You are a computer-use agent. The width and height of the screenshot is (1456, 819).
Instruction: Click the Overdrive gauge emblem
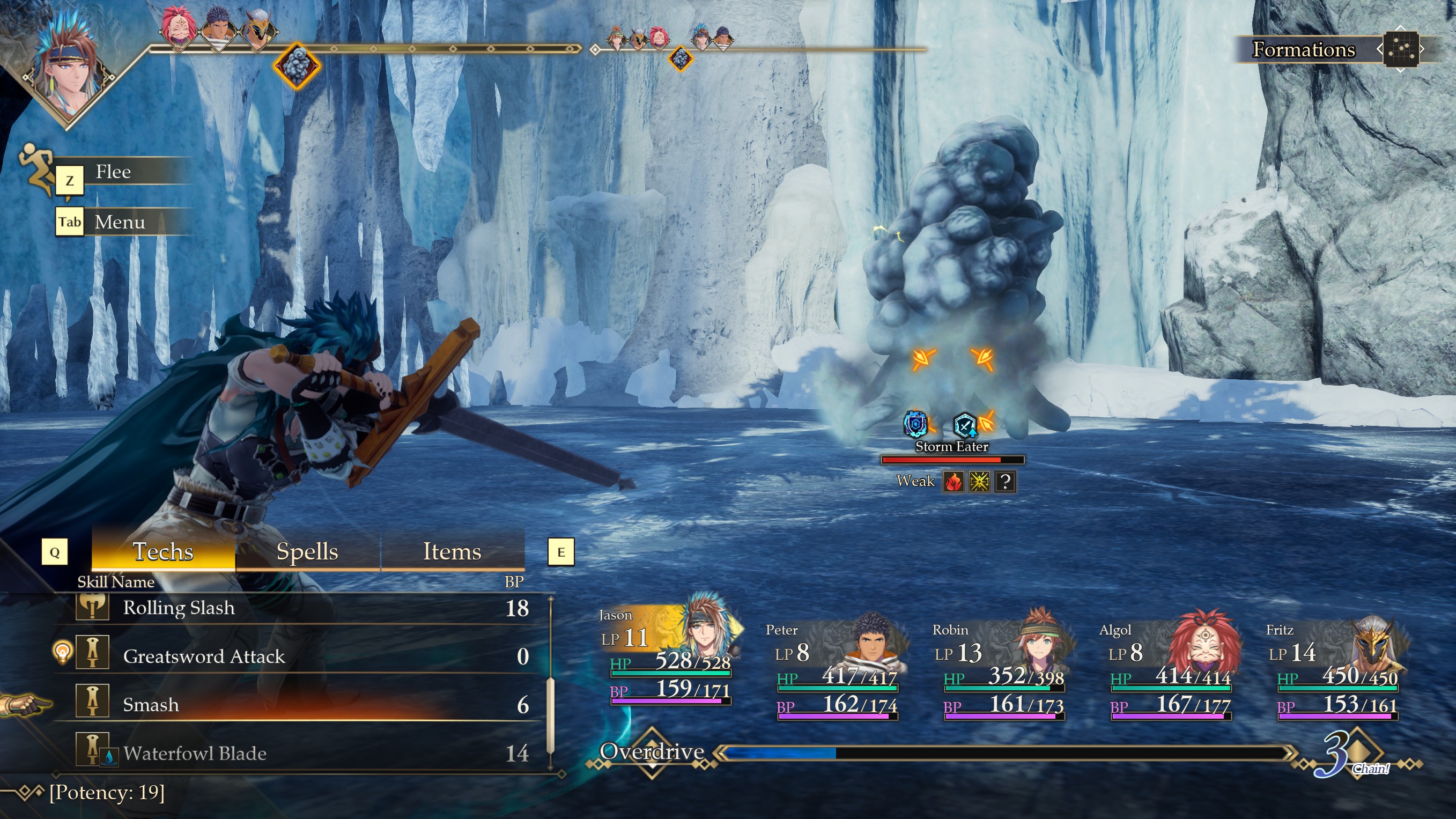point(652,753)
